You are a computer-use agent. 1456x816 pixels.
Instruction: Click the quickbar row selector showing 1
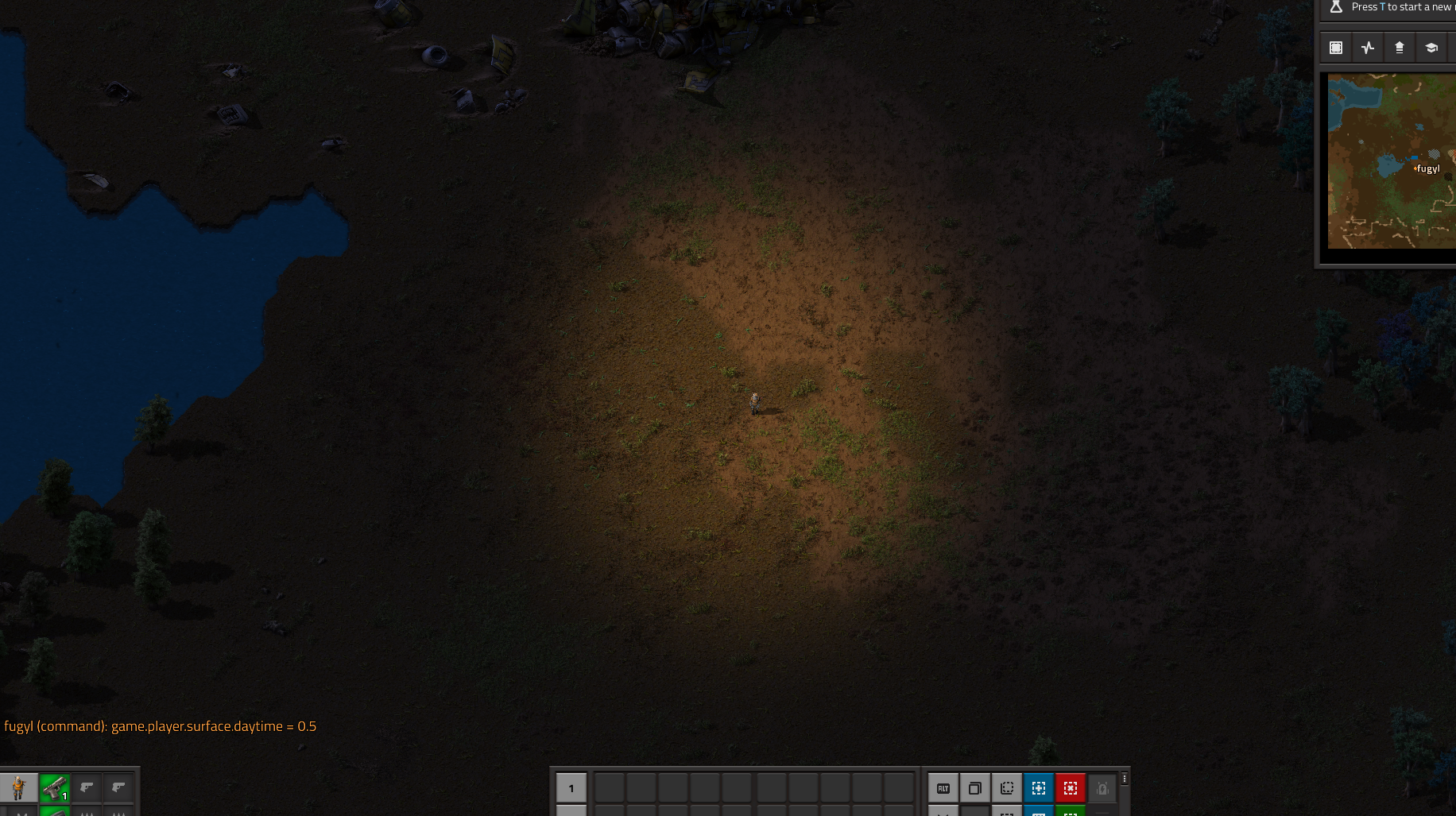pos(571,788)
